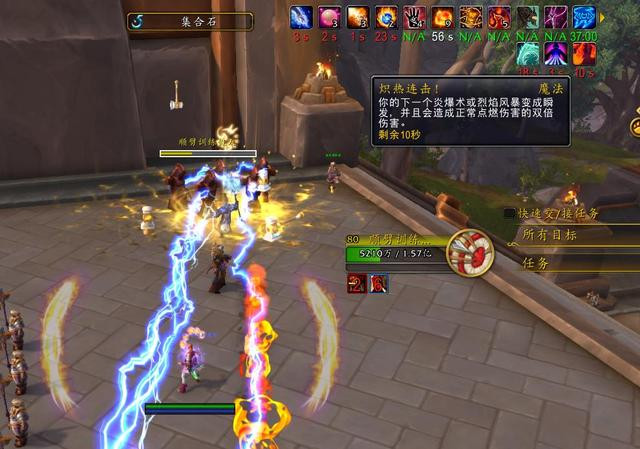The height and width of the screenshot is (449, 640).
Task: Select the blue arcane buff with 37:00 timer
Action: tap(584, 17)
